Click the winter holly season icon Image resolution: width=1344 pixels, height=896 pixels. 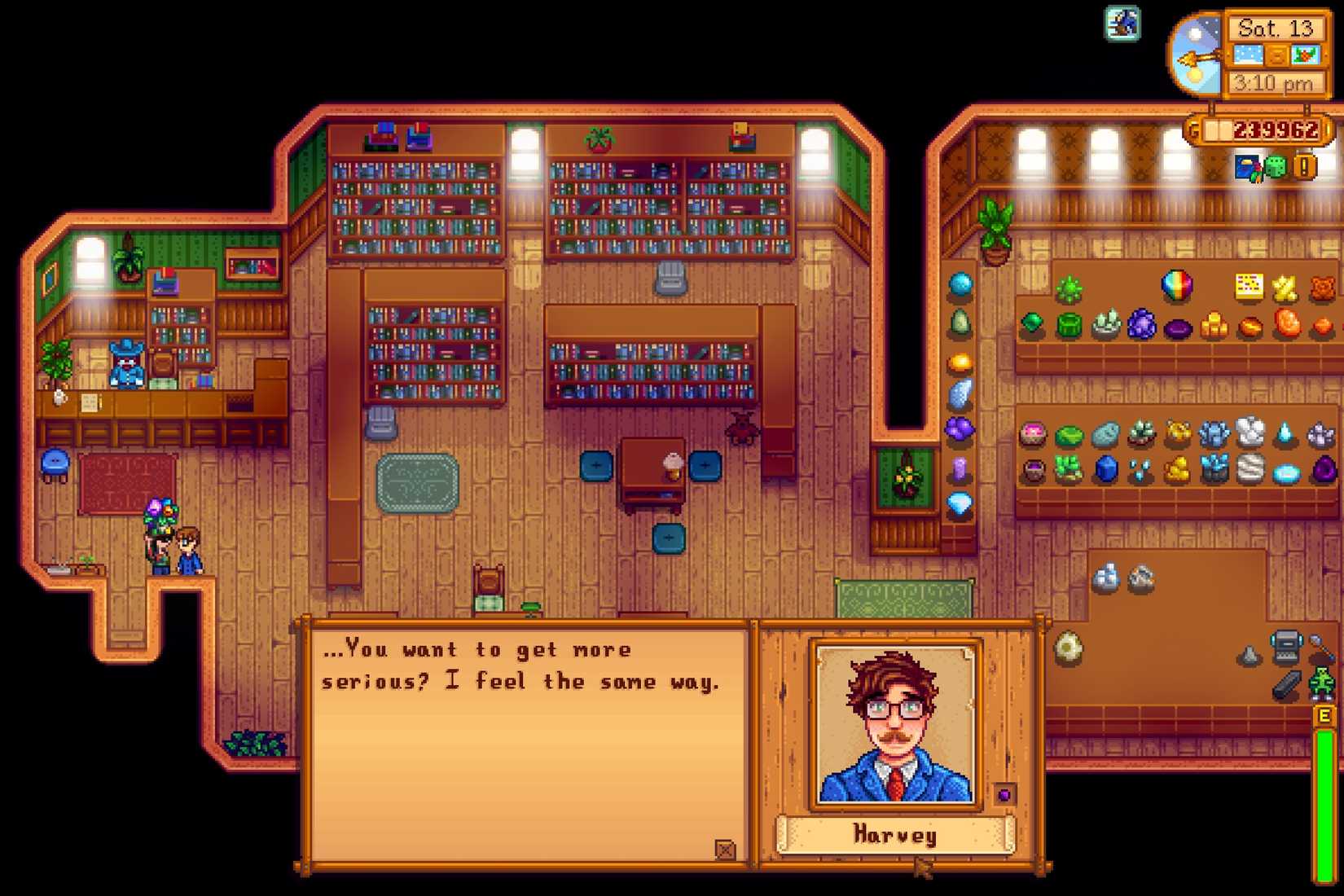(x=1306, y=55)
